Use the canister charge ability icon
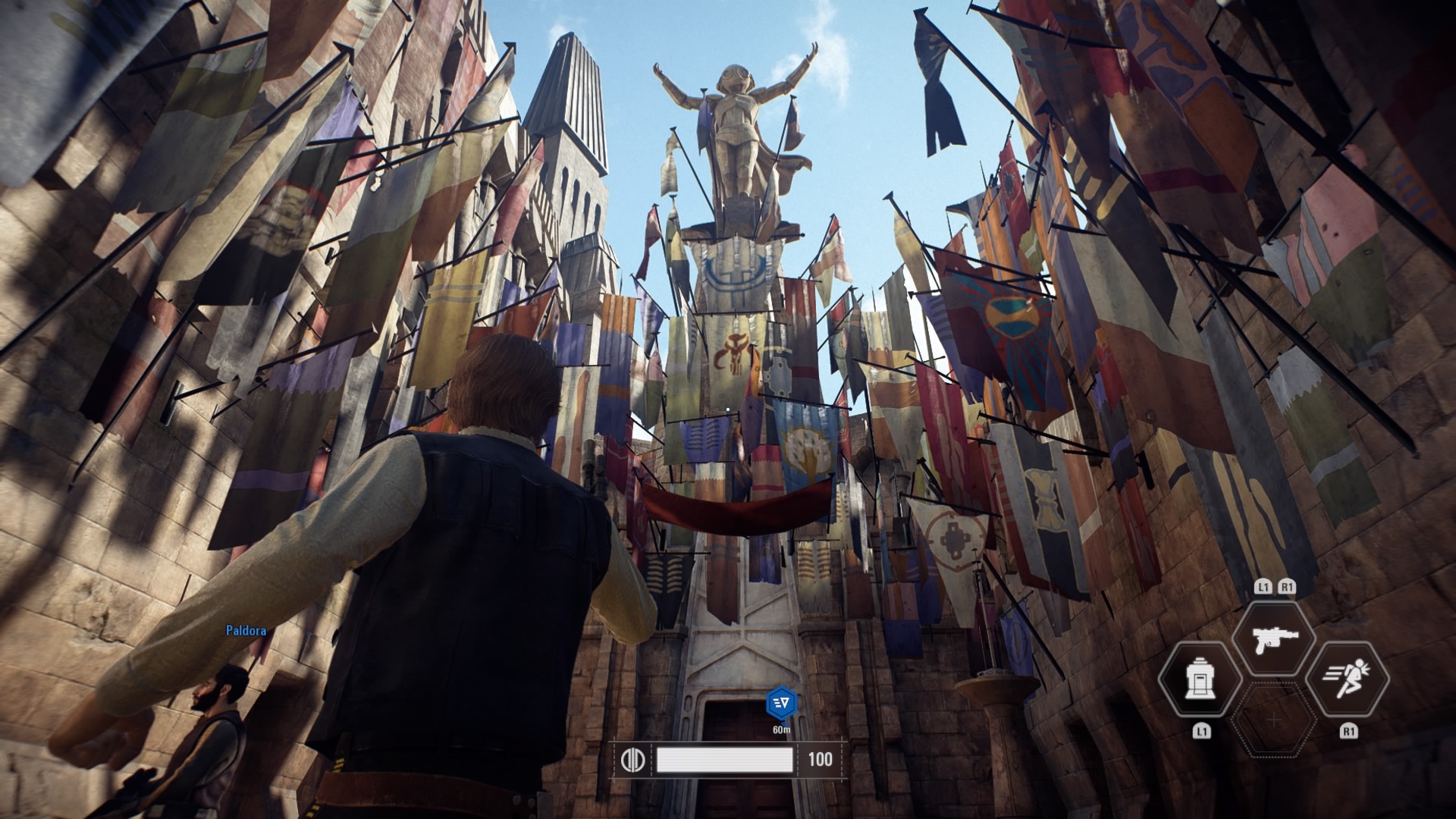Screen dimensions: 1456x819 coord(1200,679)
